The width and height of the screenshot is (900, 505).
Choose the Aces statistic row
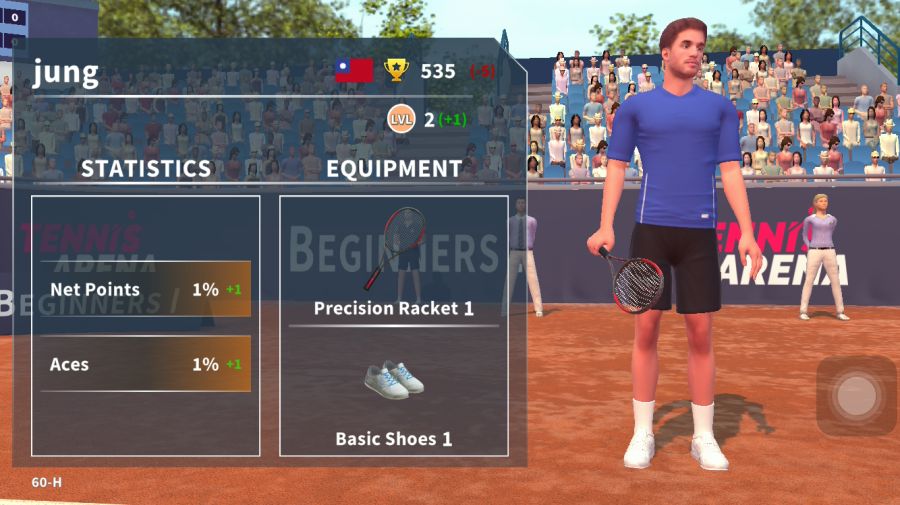click(x=145, y=364)
